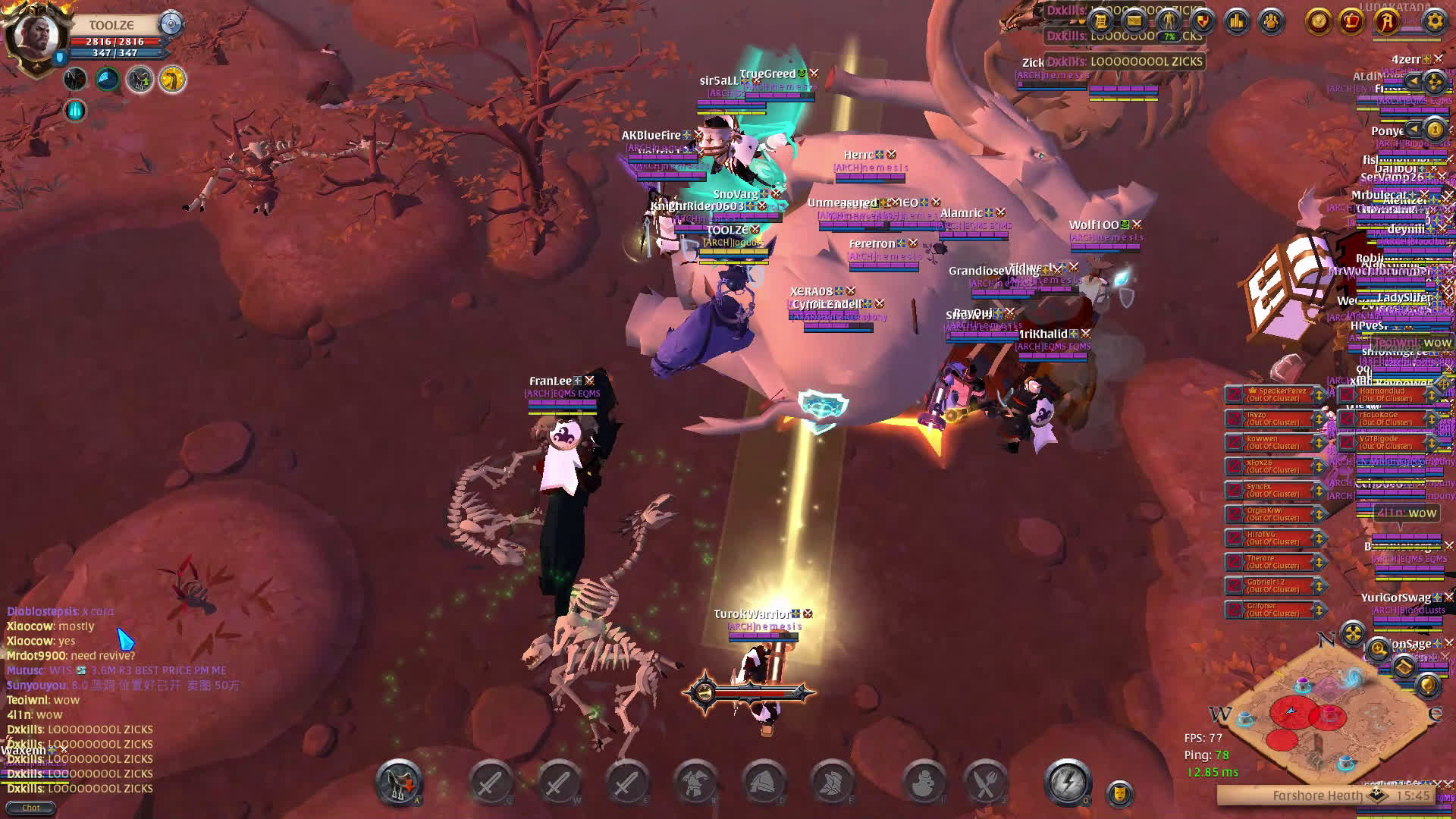Open the settings gear menu

click(1434, 21)
